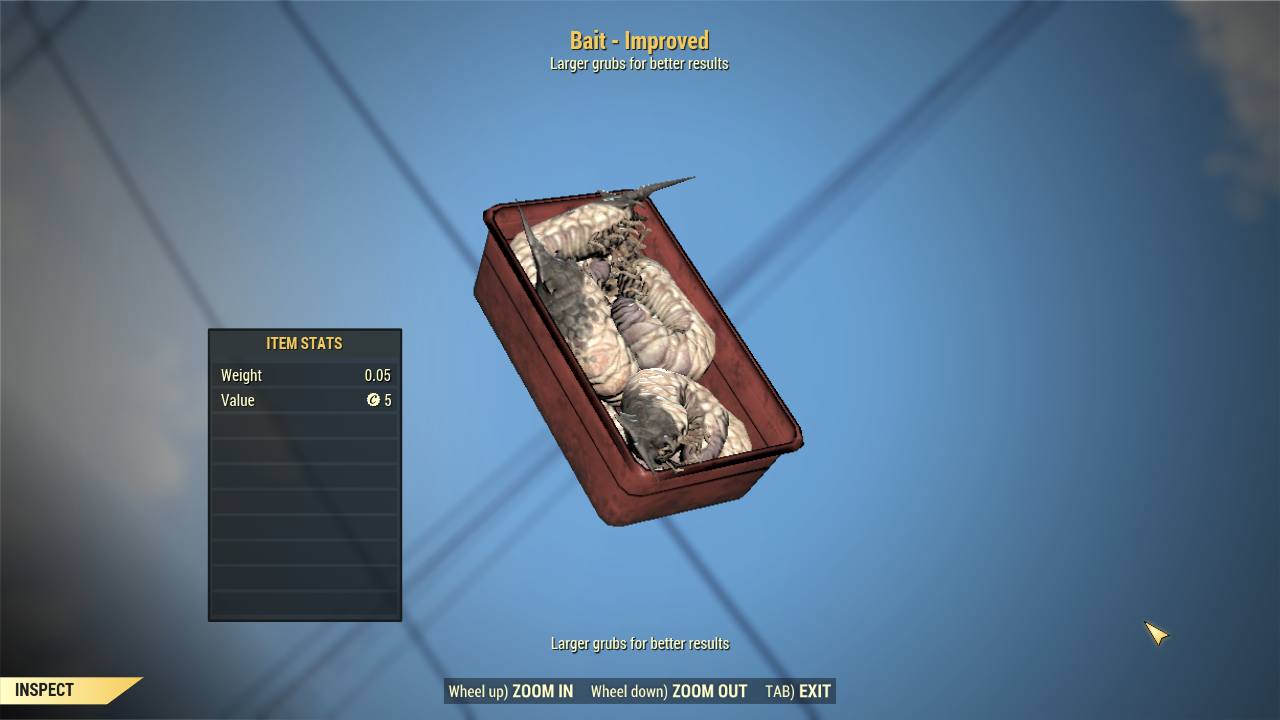Click the number 5 next to the caps icon

coord(389,400)
